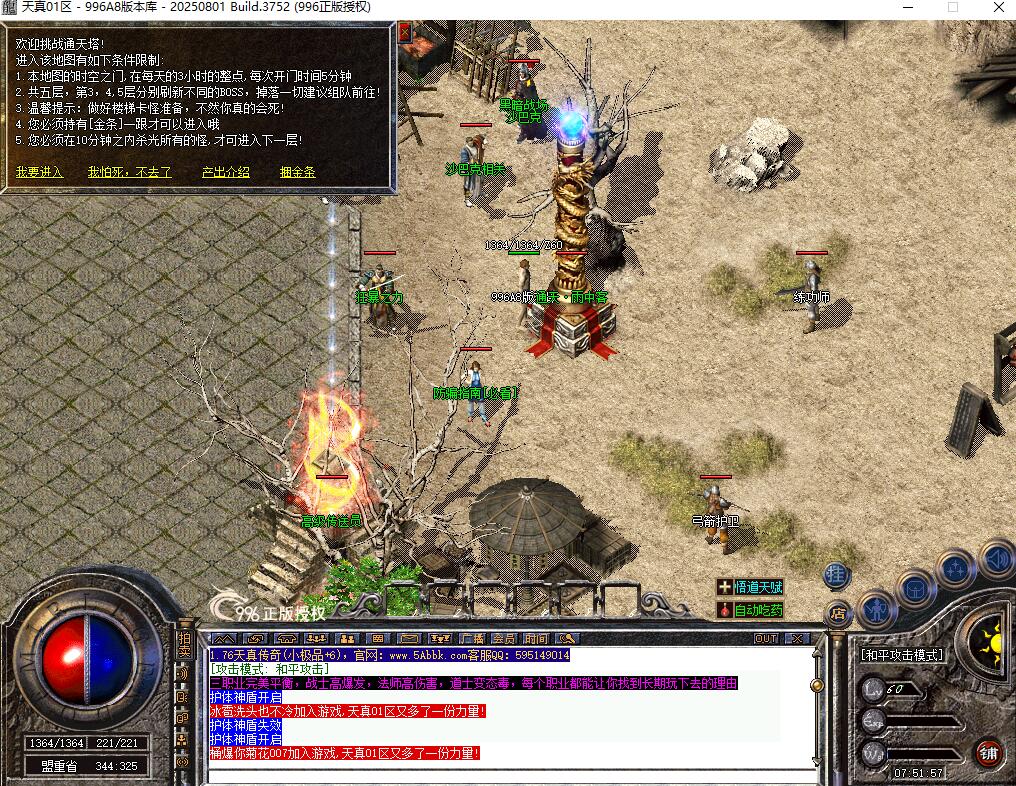The width and height of the screenshot is (1016, 786).
Task: Toggle the 自动吃药 auto-potion button
Action: coord(750,610)
